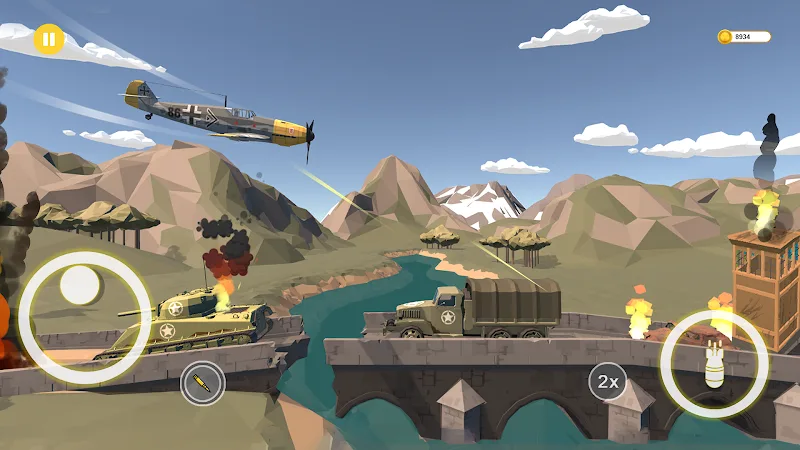Pause the game with the yellow button
Screen dimensions: 800x450
coord(48,39)
